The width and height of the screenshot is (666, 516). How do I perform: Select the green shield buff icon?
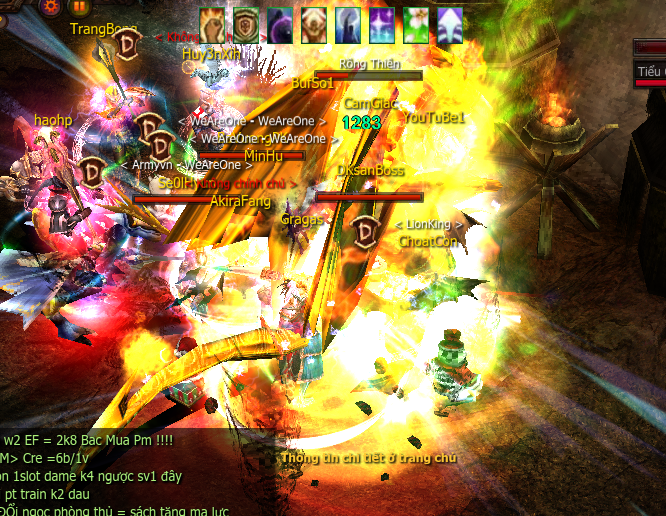246,22
